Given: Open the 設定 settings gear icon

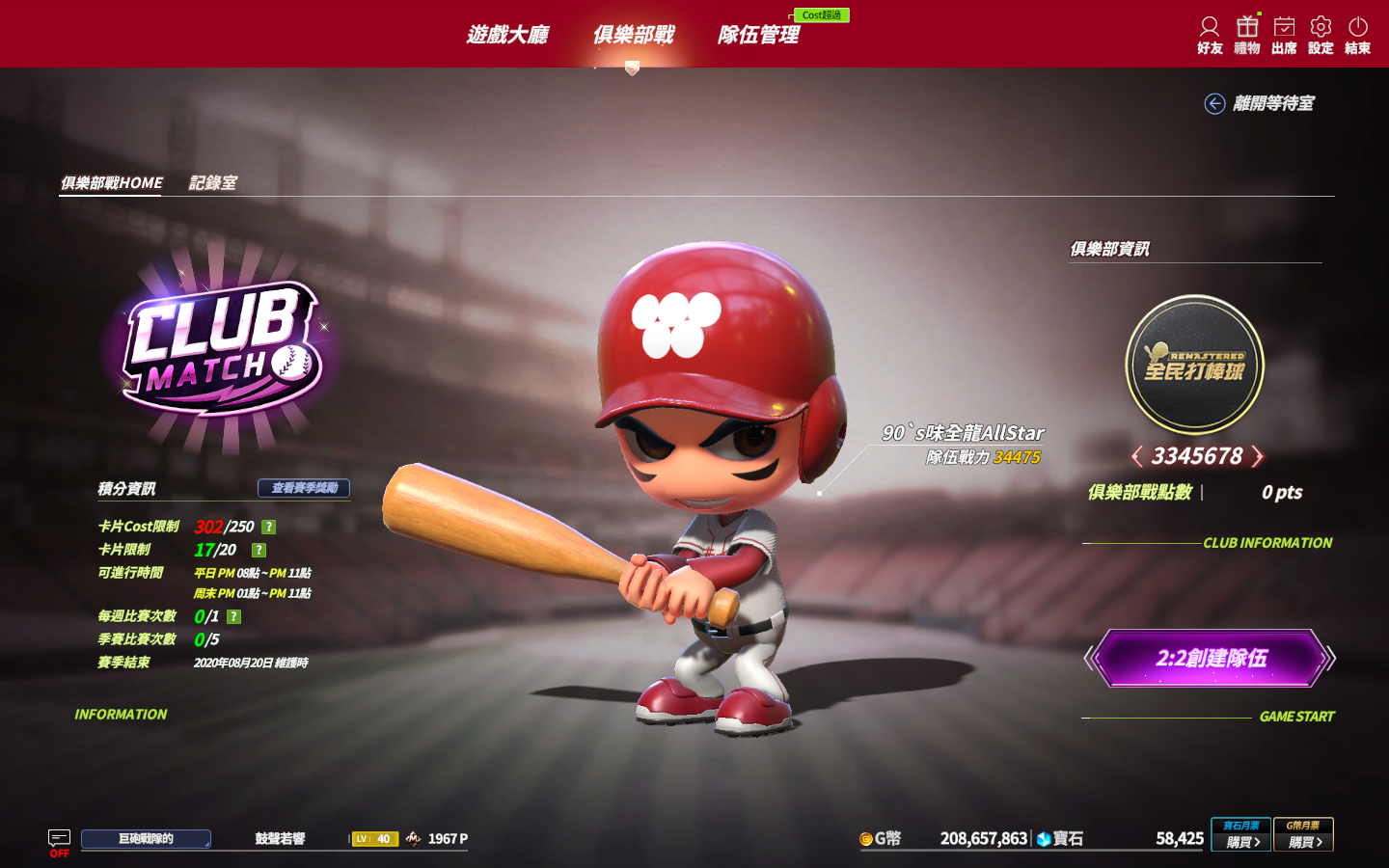Looking at the screenshot, I should coord(1321,35).
